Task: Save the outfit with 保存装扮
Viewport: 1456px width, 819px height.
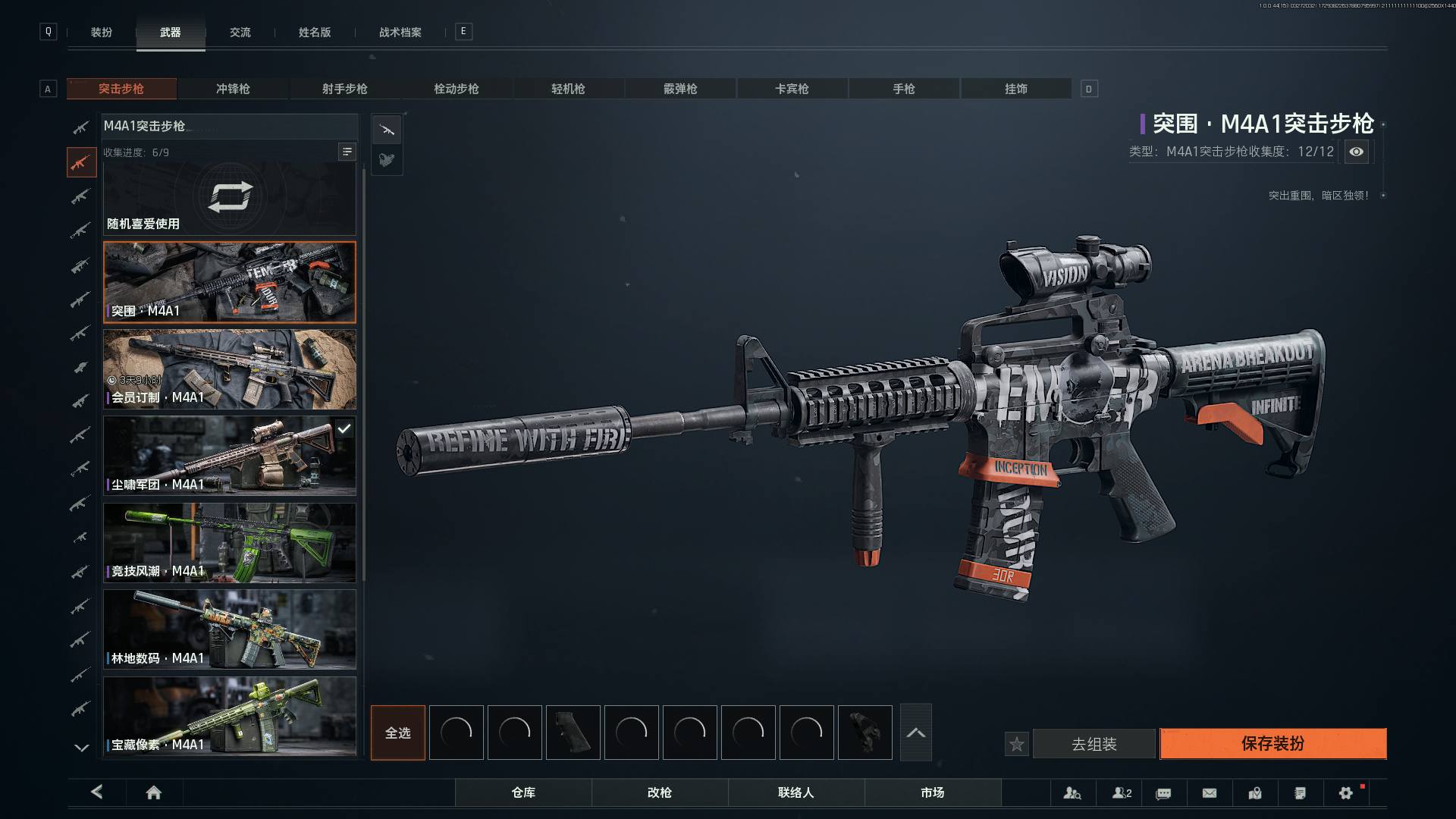Action: click(1272, 744)
